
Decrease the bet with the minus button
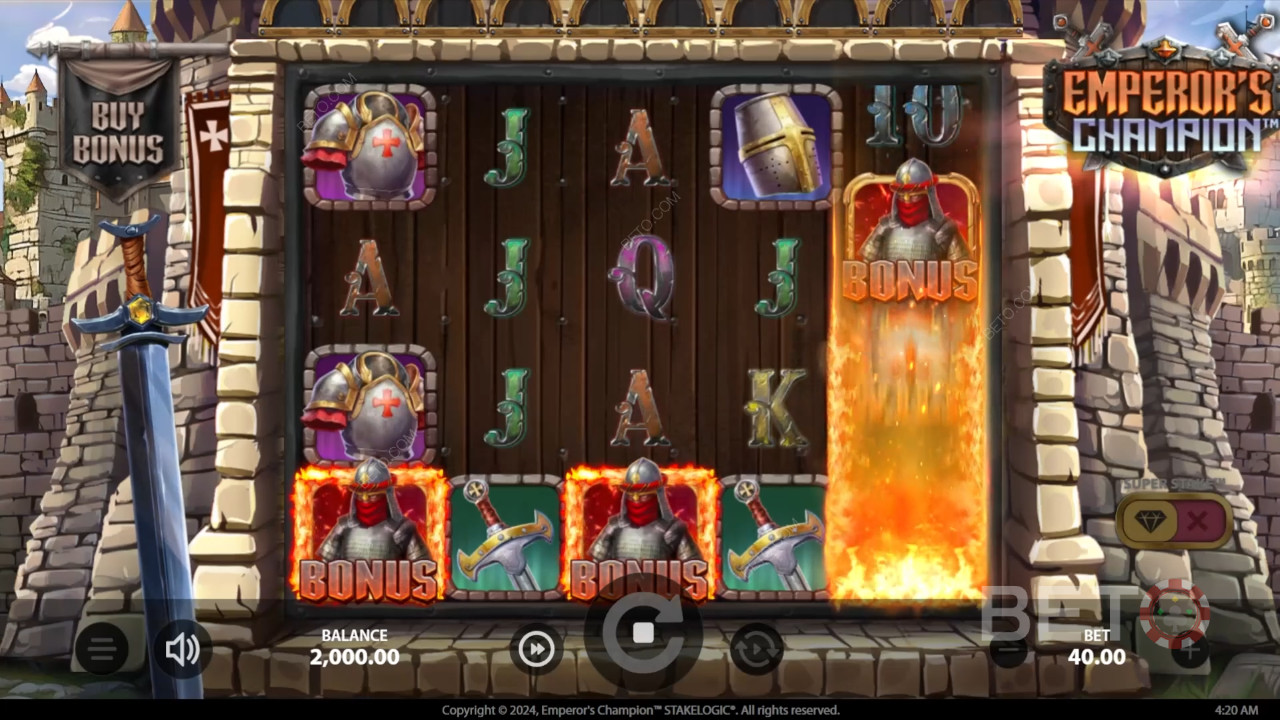coord(1009,652)
